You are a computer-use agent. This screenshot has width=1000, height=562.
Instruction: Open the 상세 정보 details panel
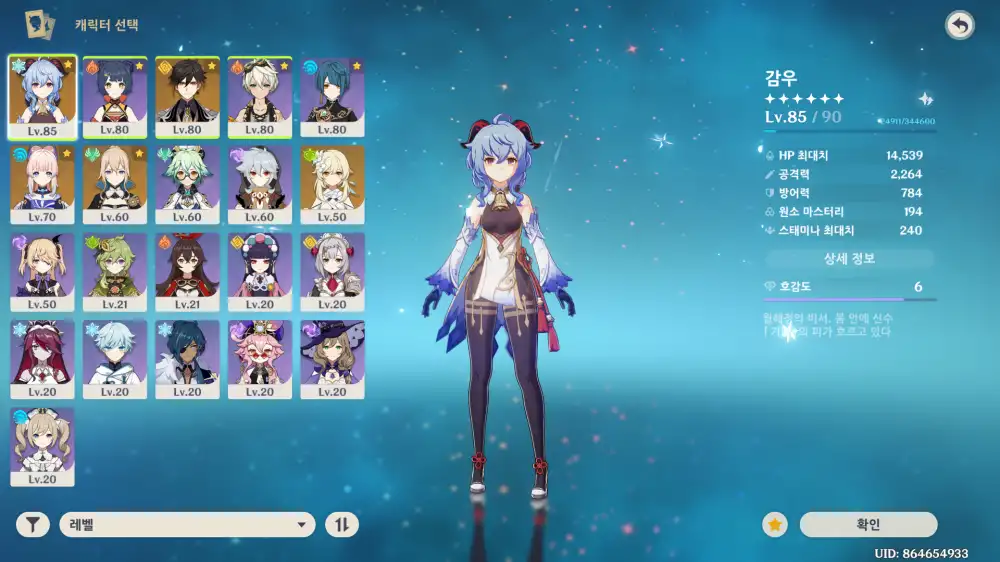coord(849,259)
